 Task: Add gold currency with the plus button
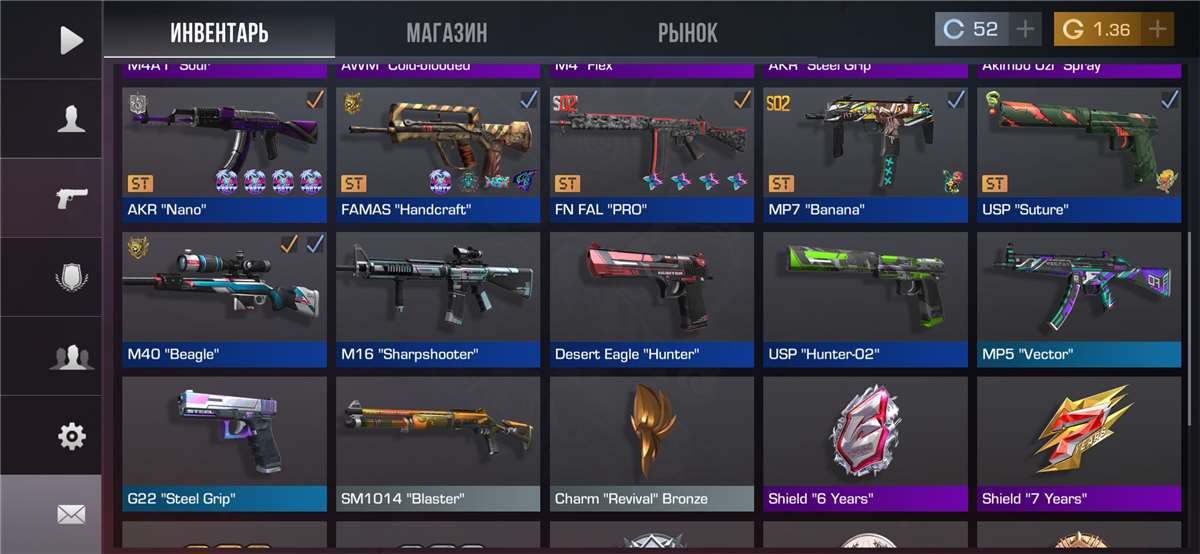coord(1157,29)
